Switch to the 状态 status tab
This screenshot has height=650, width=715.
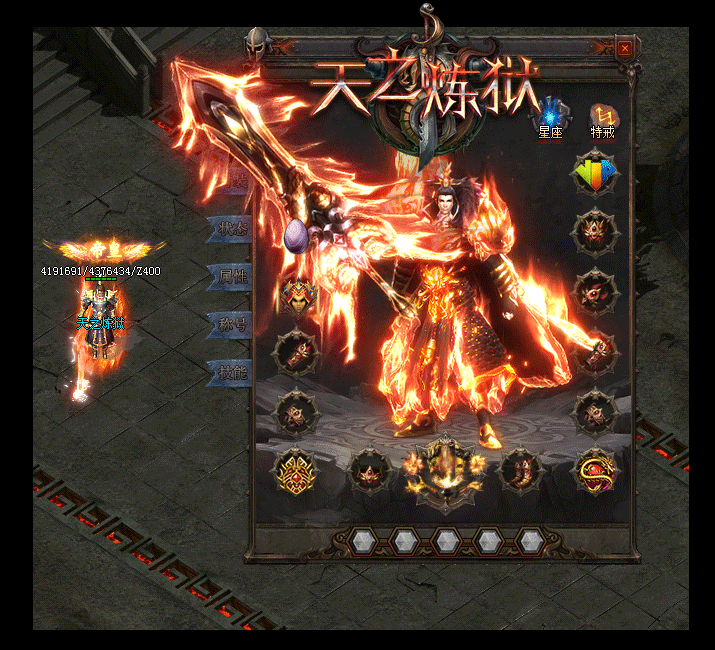click(230, 229)
